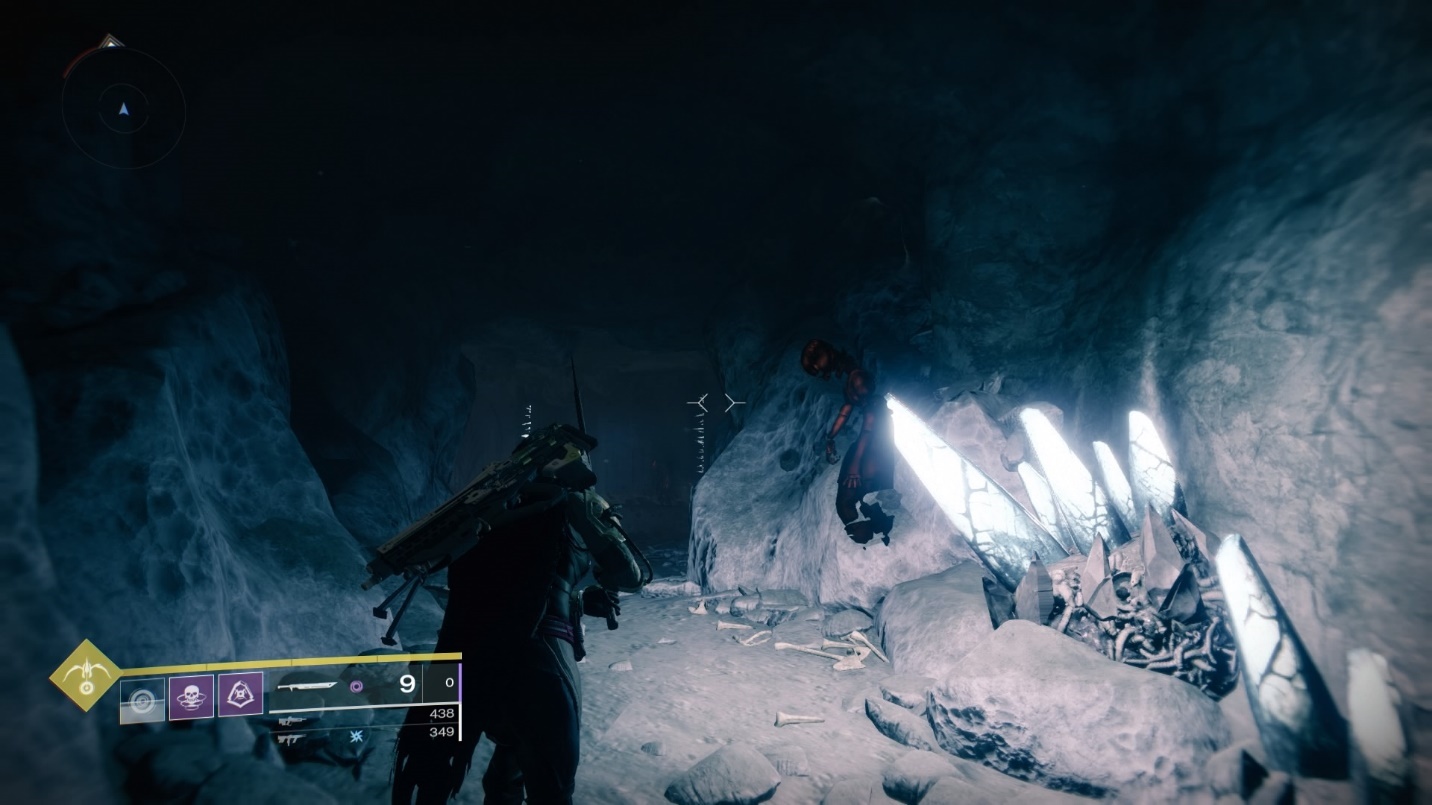Screen dimensions: 1432x805
Task: Use the recharging grenade ability icon
Action: pos(143,699)
